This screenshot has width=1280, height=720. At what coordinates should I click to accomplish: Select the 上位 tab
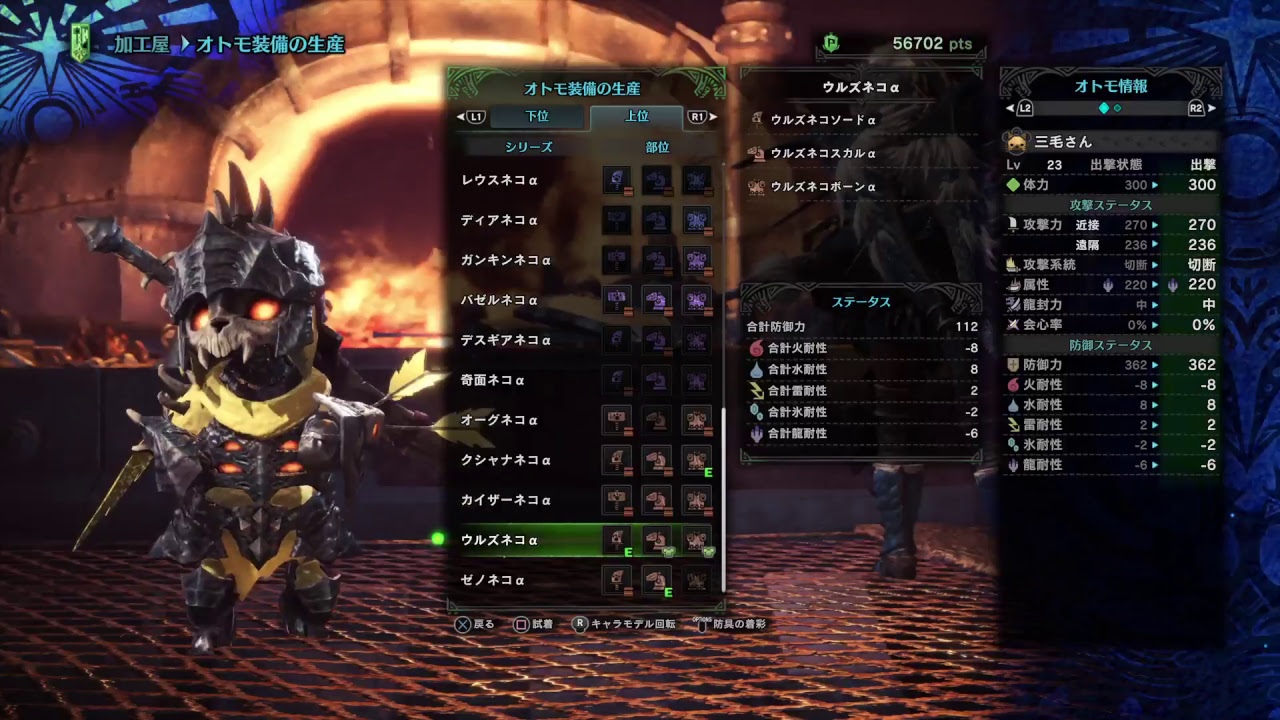(637, 117)
